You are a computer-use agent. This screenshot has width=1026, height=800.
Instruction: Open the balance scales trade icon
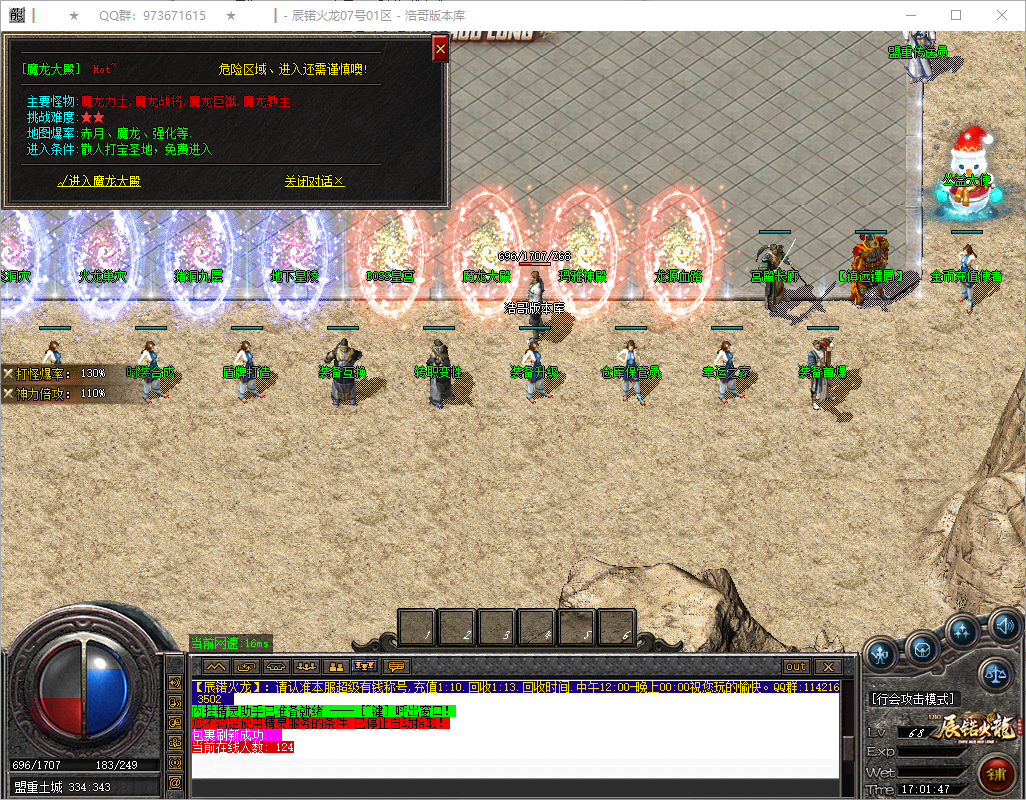click(x=994, y=674)
